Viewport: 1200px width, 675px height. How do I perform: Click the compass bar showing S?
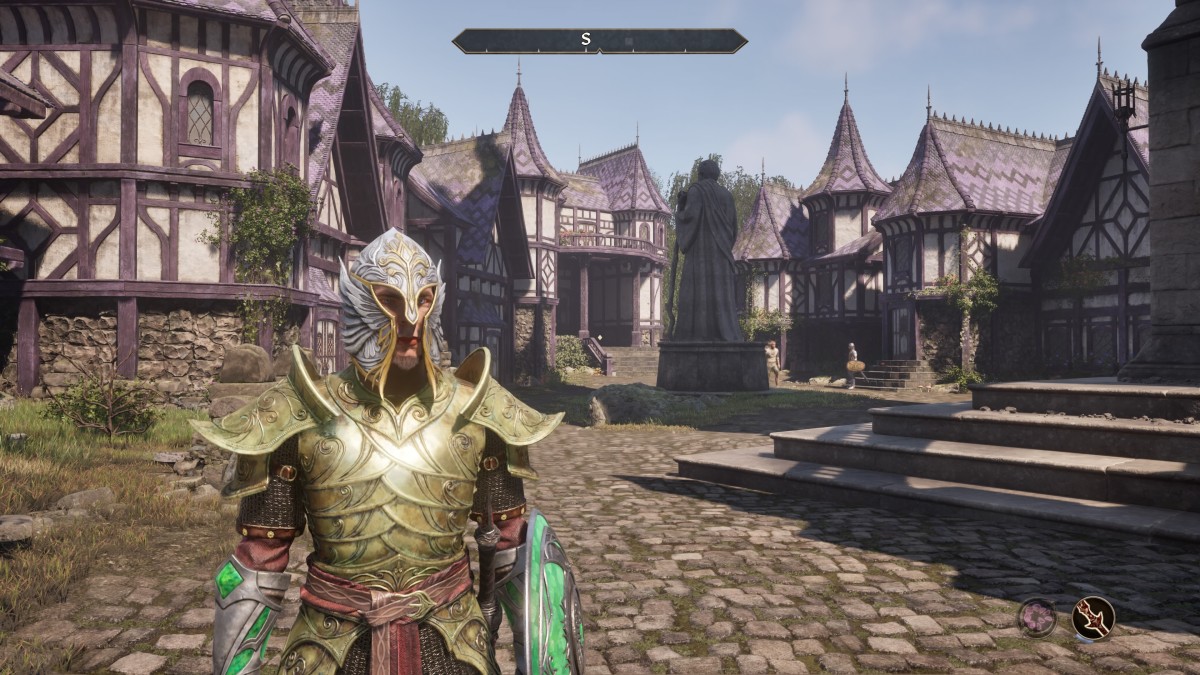599,41
